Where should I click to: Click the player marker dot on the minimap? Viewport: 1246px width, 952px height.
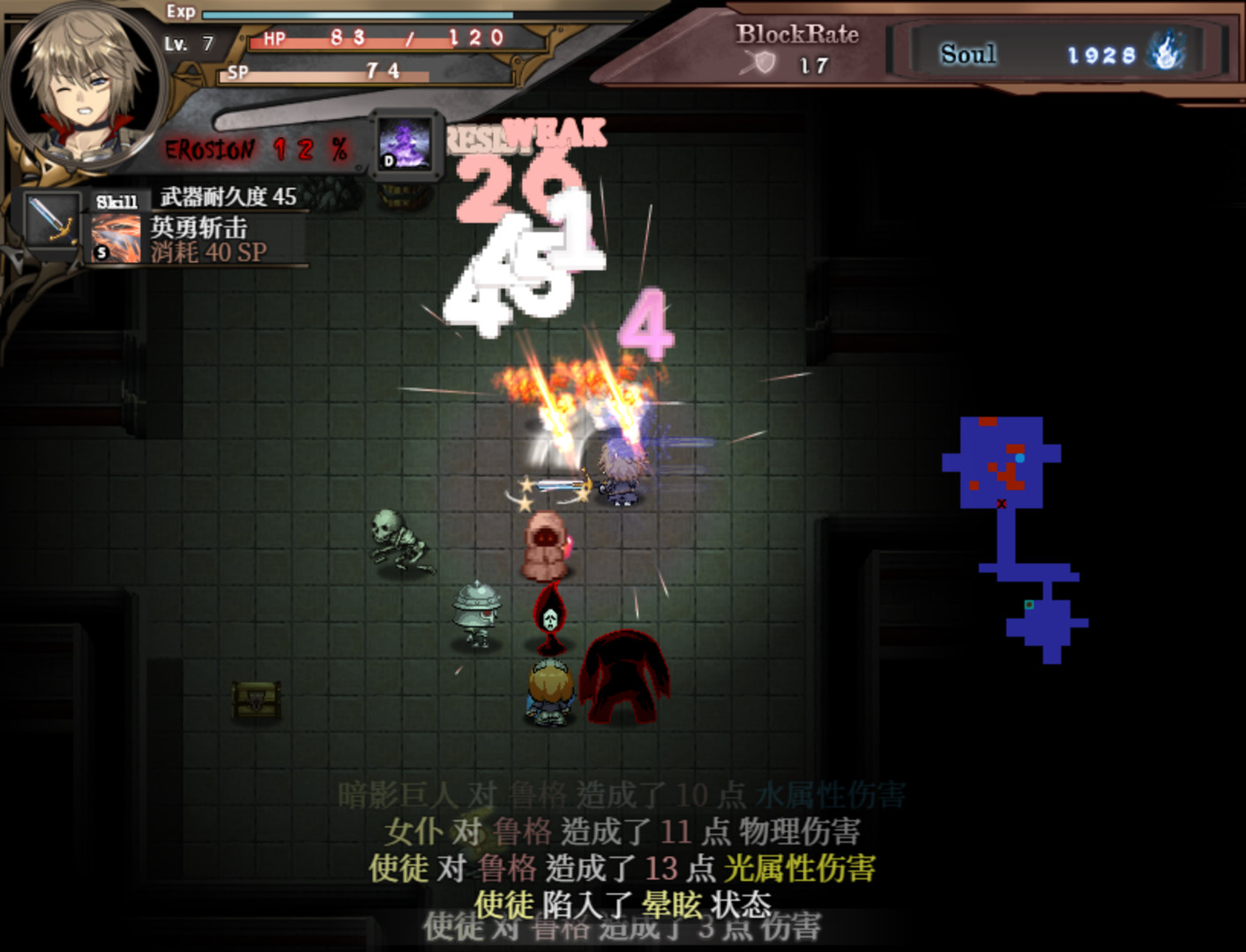tap(1021, 457)
